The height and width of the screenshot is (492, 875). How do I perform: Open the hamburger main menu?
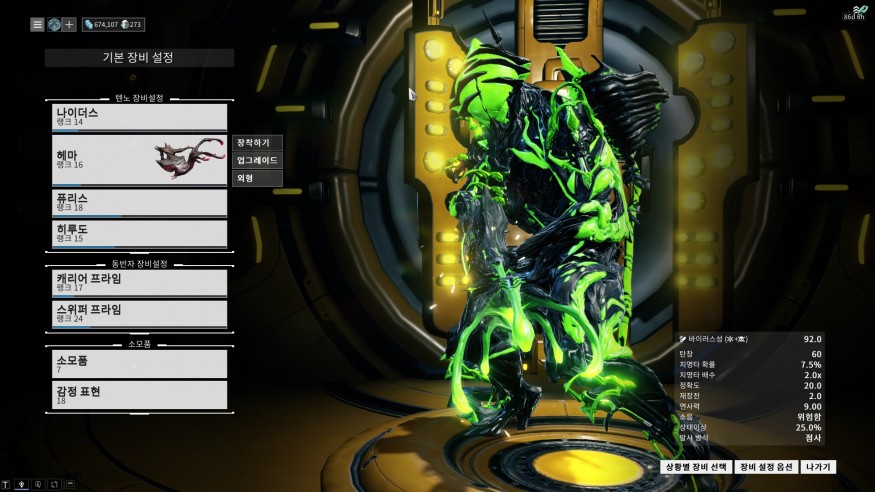click(x=37, y=25)
